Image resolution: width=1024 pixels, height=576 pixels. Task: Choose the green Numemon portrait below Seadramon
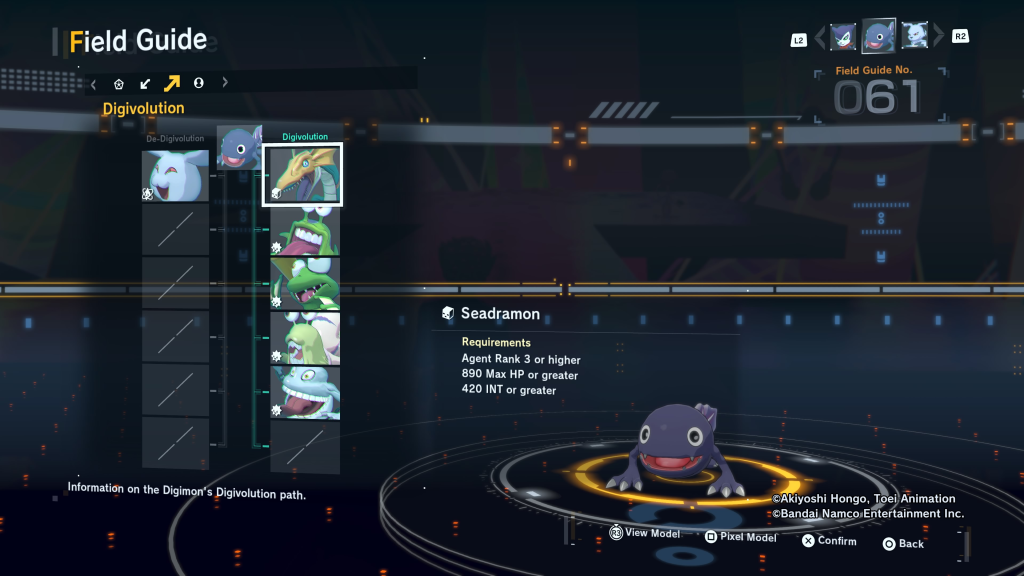tap(305, 231)
